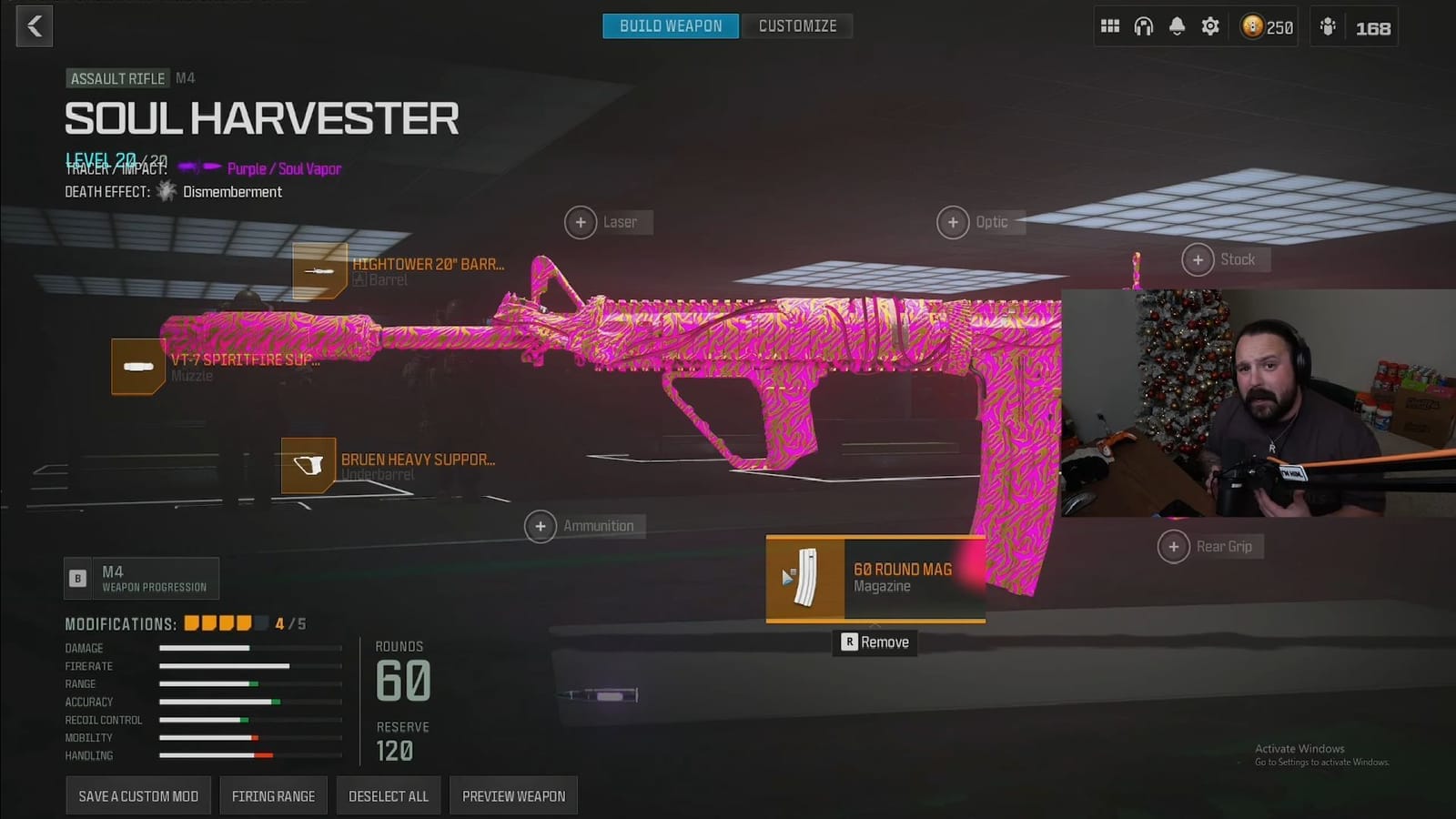This screenshot has height=819, width=1456.
Task: Click the apps grid icon in top bar
Action: tap(1110, 26)
